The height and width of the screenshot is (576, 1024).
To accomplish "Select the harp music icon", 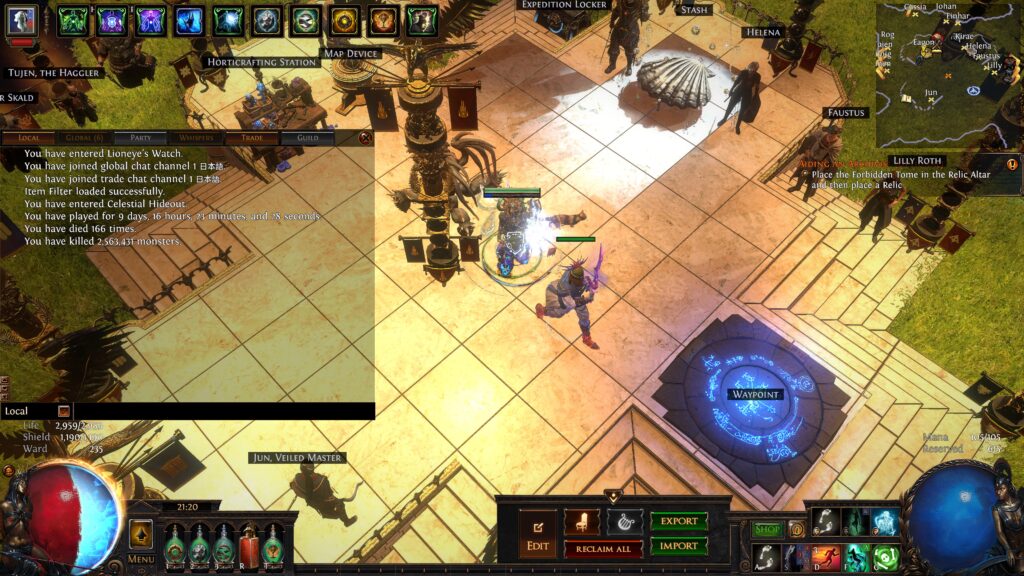I will coord(624,521).
